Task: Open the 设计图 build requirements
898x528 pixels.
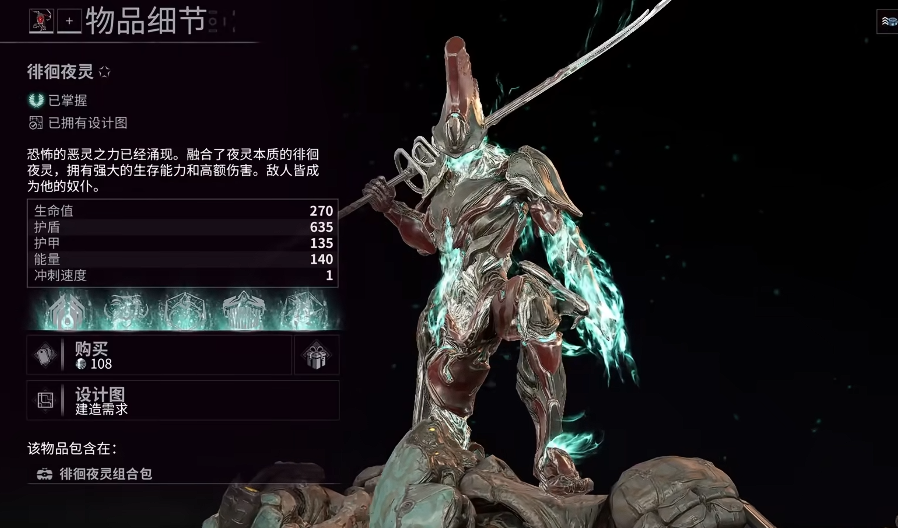Action: 183,400
